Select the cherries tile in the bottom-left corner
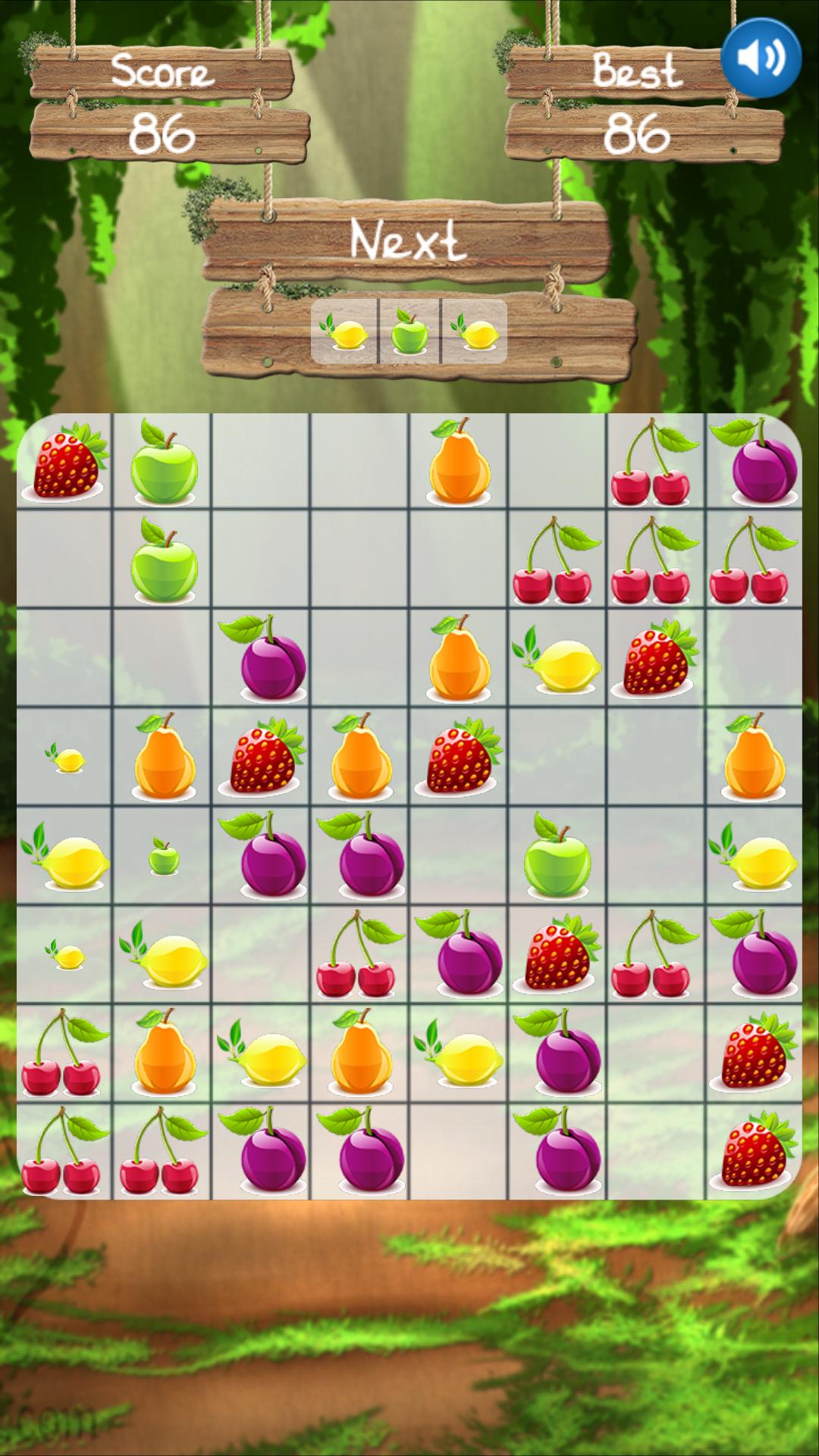819x1456 pixels. pyautogui.click(x=64, y=1151)
